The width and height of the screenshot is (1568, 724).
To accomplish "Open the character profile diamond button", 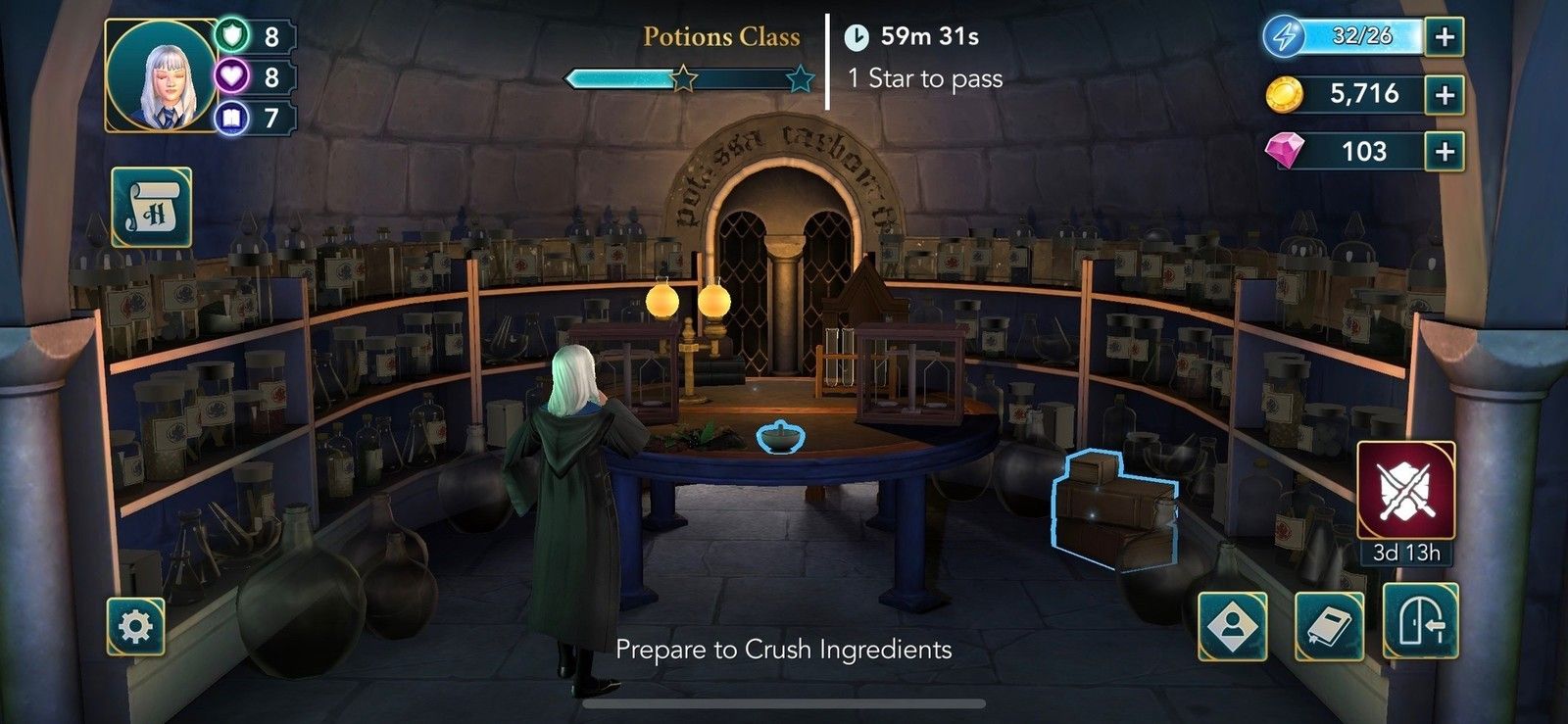I will point(1232,626).
